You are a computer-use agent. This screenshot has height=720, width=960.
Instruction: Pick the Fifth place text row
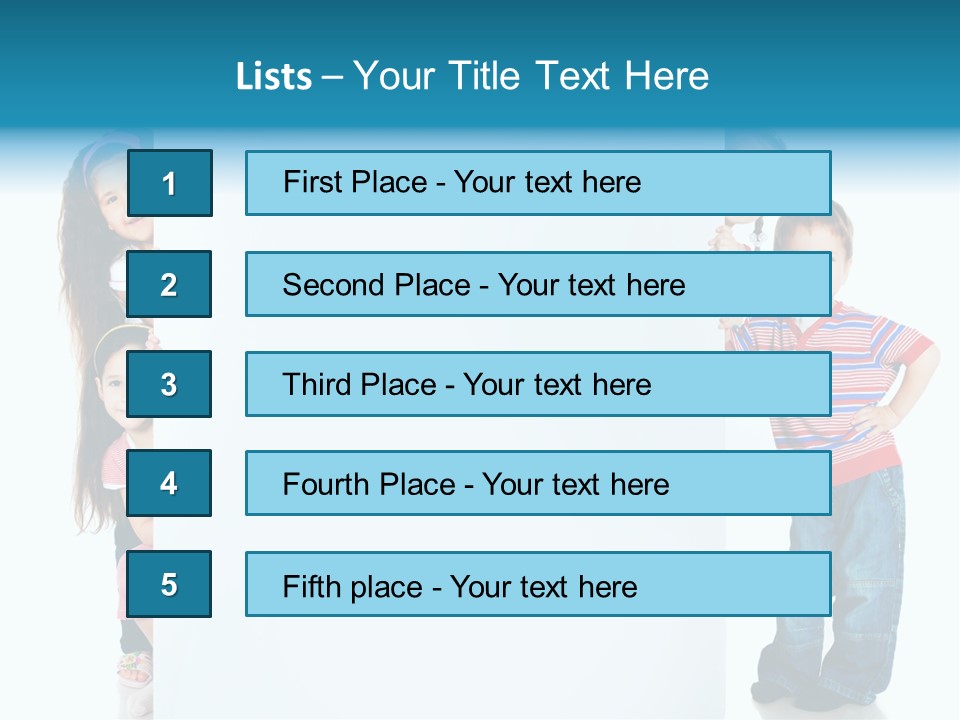(x=538, y=584)
